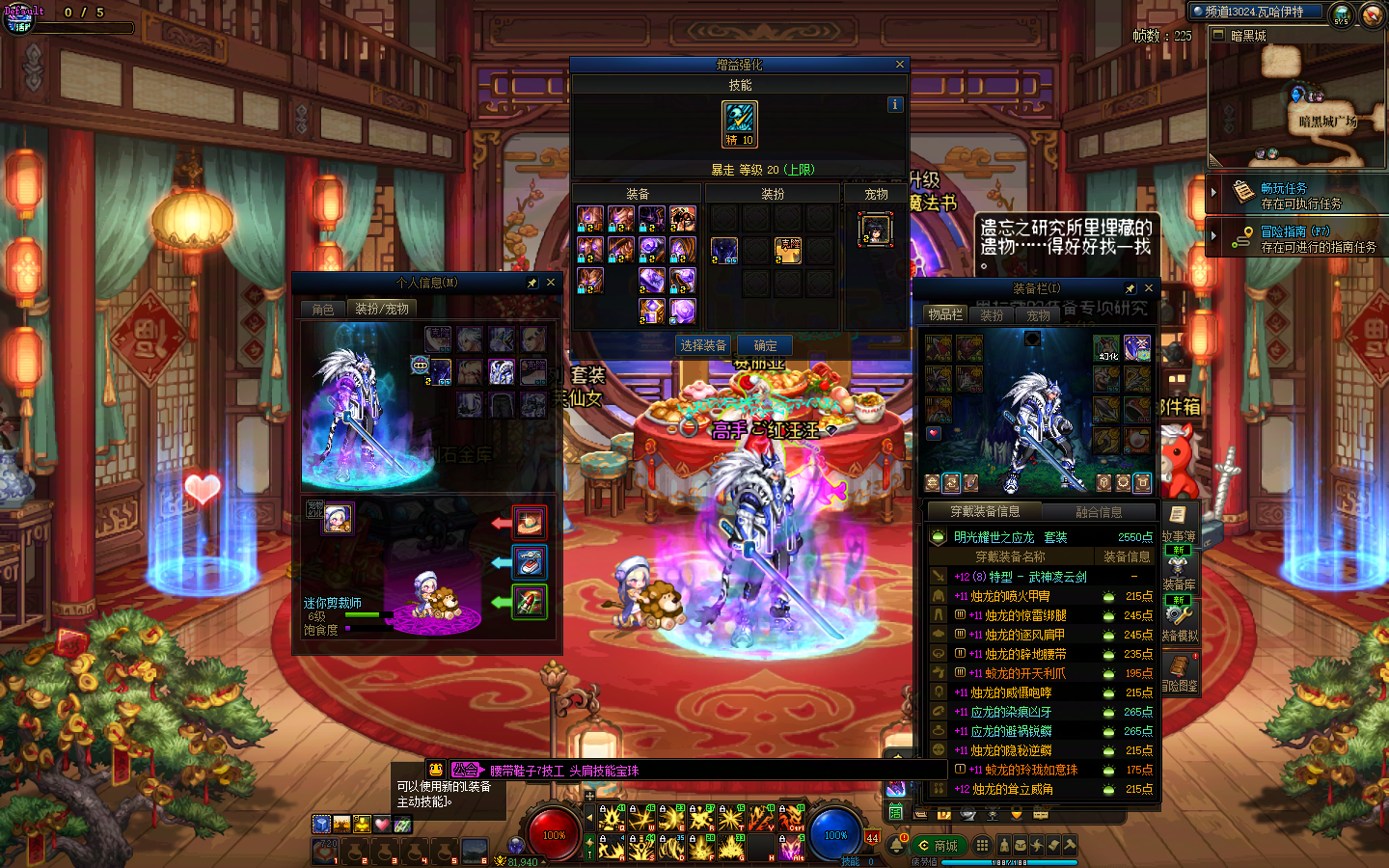This screenshot has width=1389, height=868.
Task: Select the pet portrait in the 宠物 column
Action: point(875,230)
